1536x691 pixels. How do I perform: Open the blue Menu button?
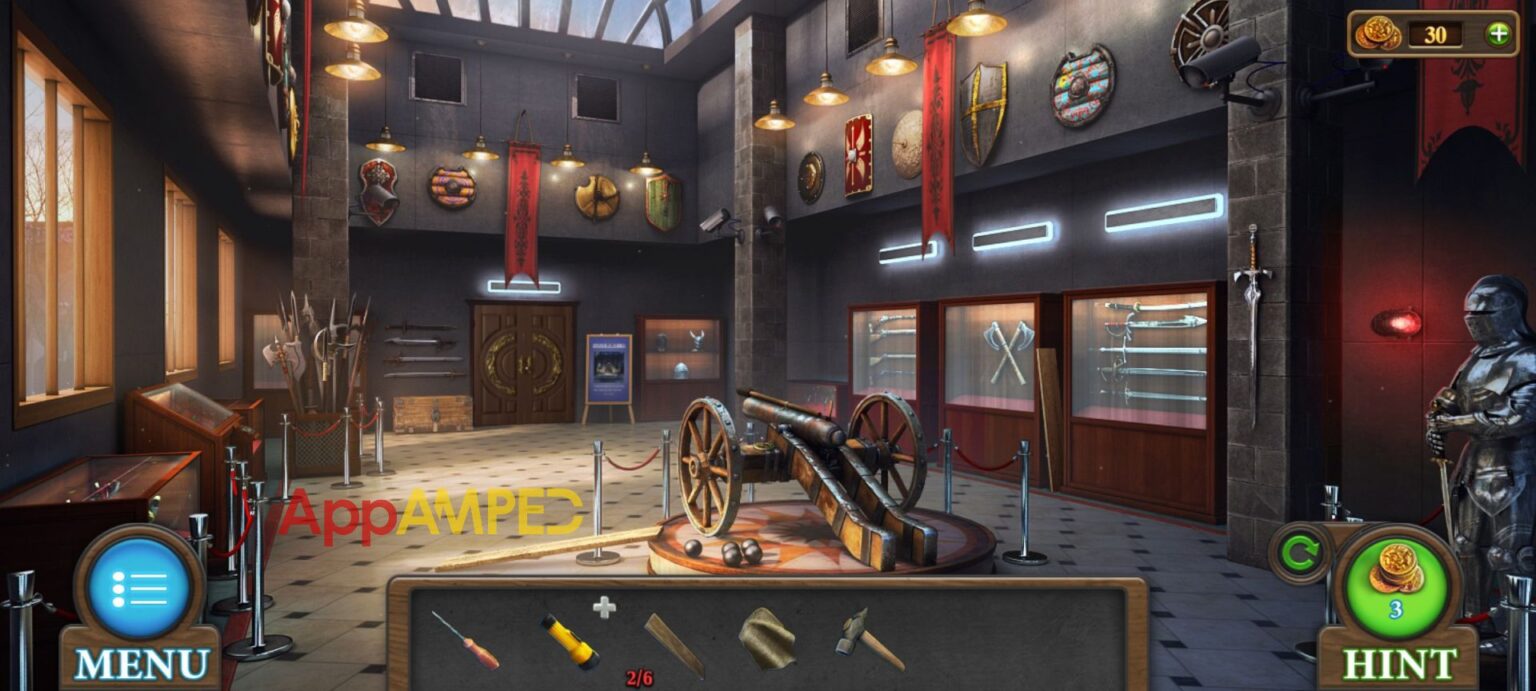[x=140, y=589]
